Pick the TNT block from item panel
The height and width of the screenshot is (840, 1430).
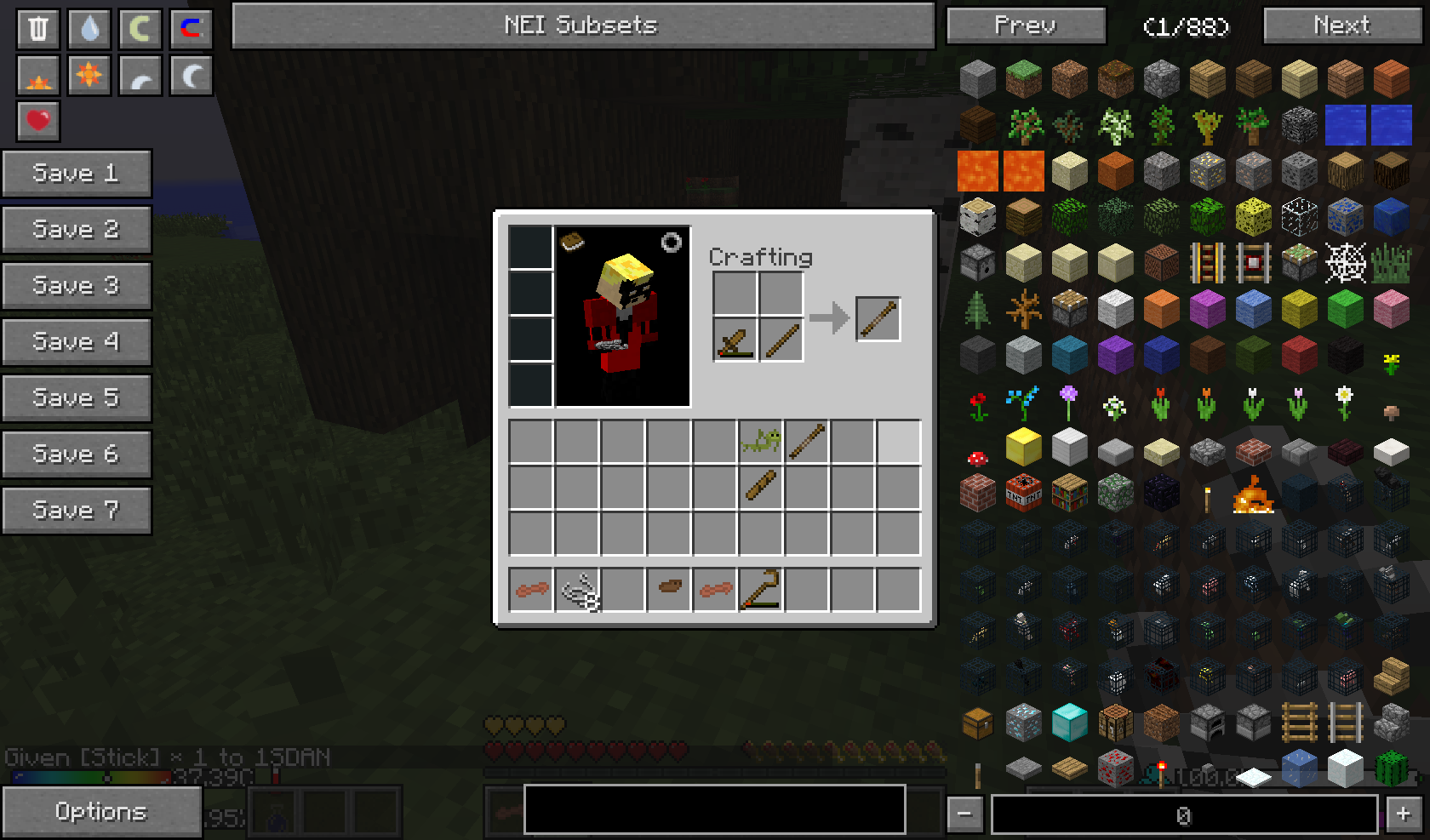1023,493
